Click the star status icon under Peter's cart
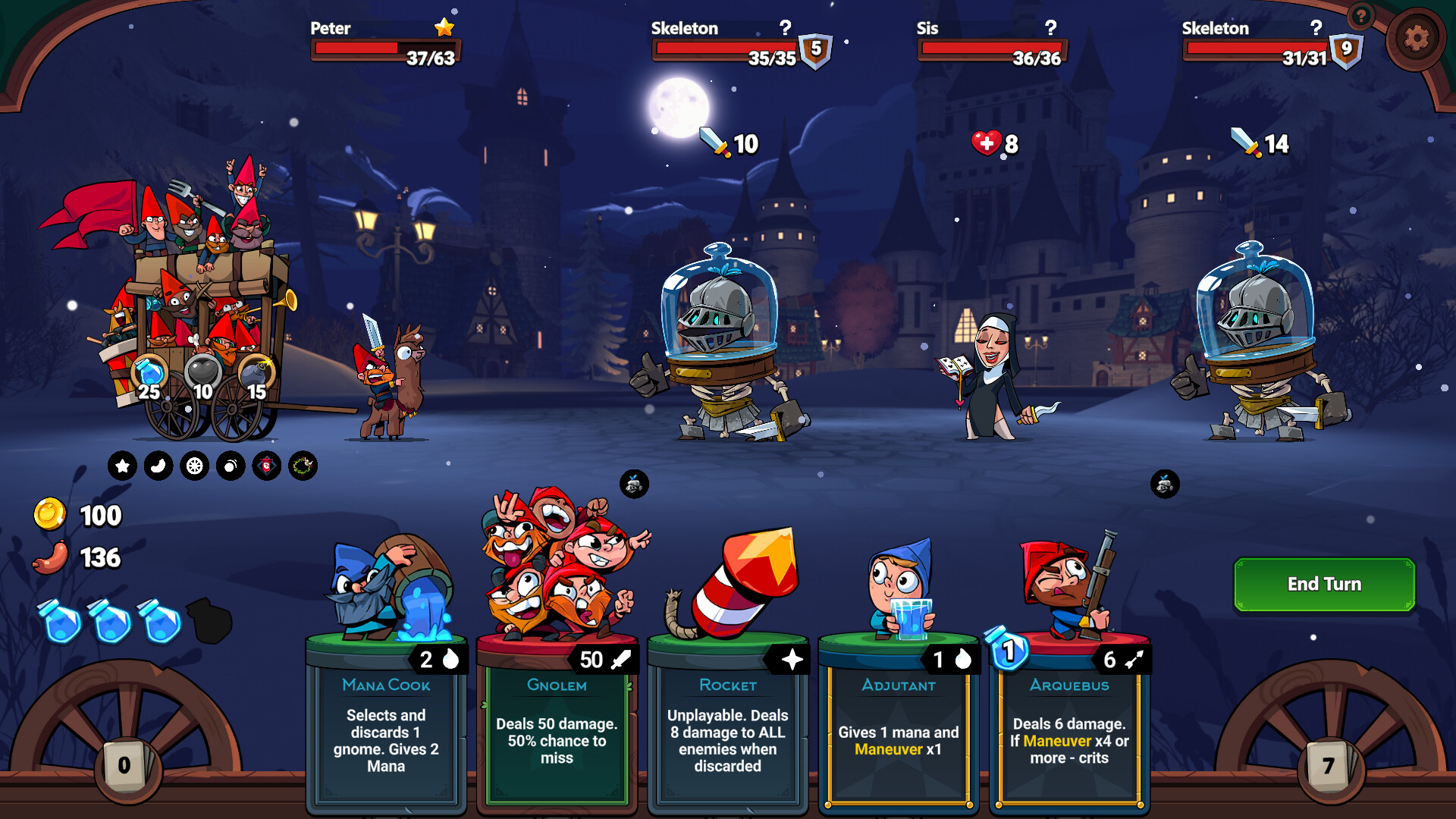This screenshot has width=1456, height=819. point(122,466)
